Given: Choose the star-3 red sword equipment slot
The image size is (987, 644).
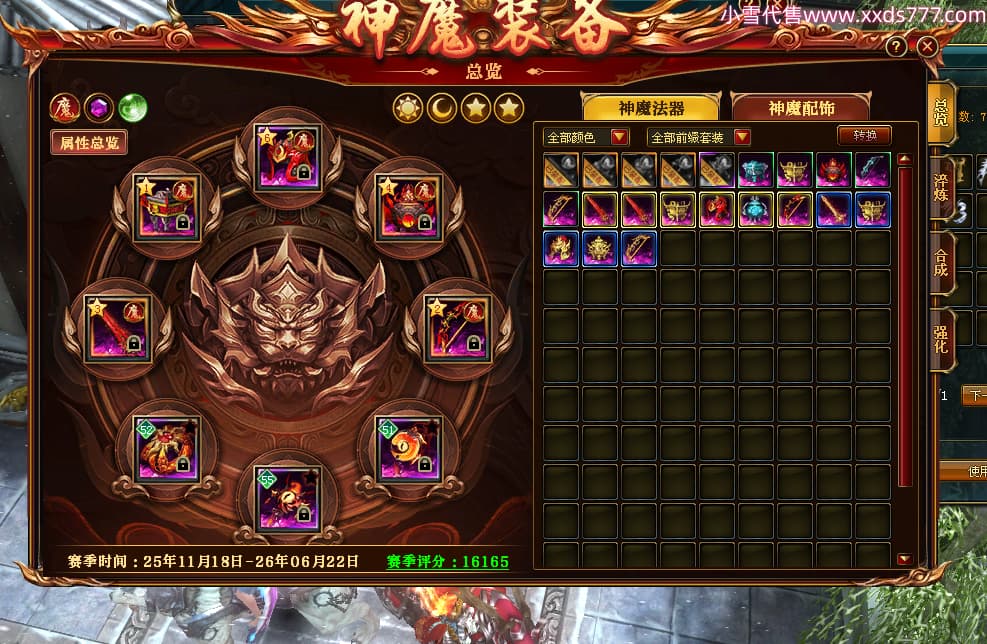Looking at the screenshot, I should pos(116,328).
